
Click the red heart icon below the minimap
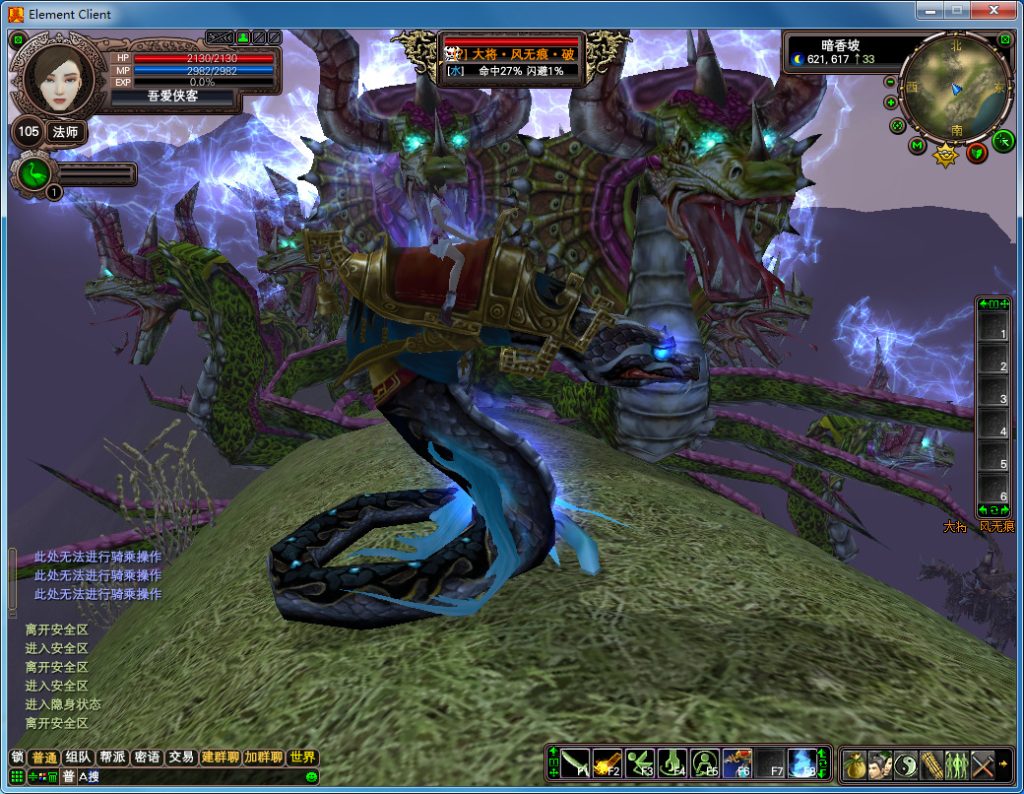976,152
